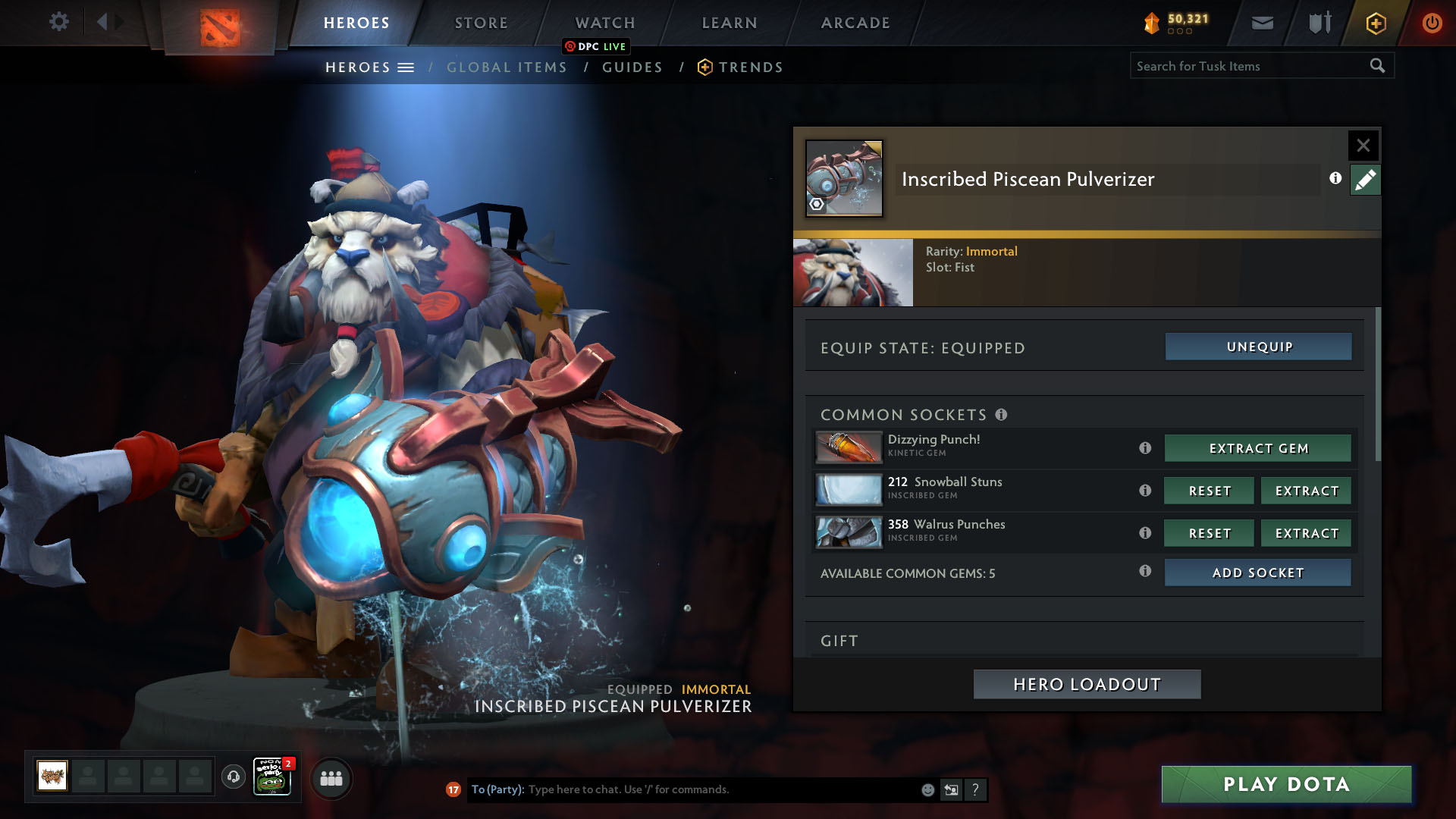Quit the game with the power icon
The width and height of the screenshot is (1456, 819).
point(1431,23)
